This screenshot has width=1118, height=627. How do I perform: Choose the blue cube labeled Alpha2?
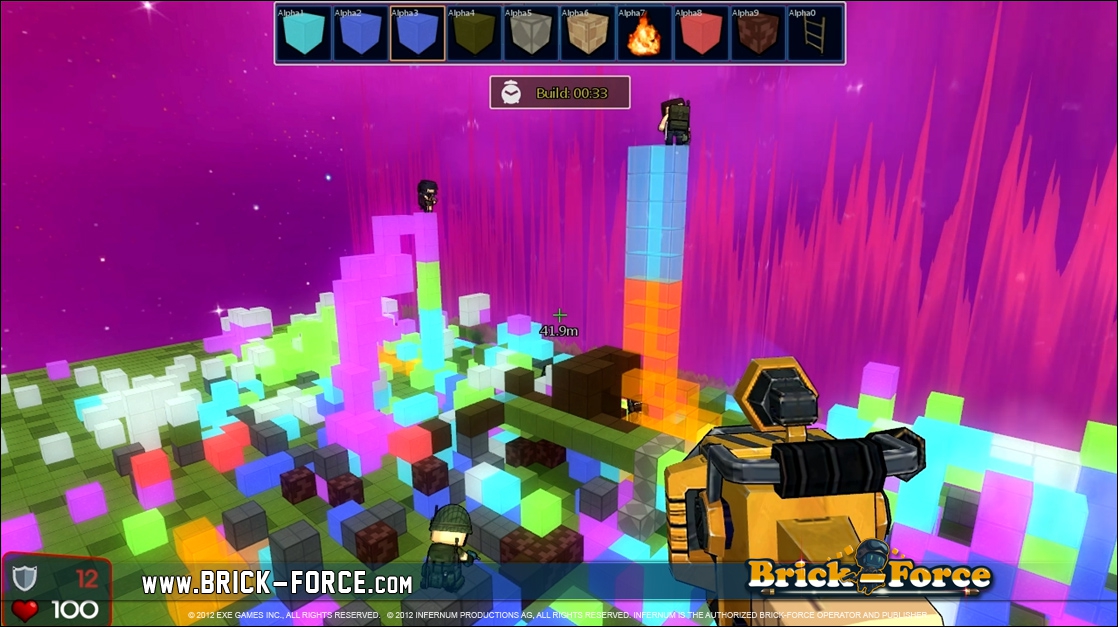361,34
